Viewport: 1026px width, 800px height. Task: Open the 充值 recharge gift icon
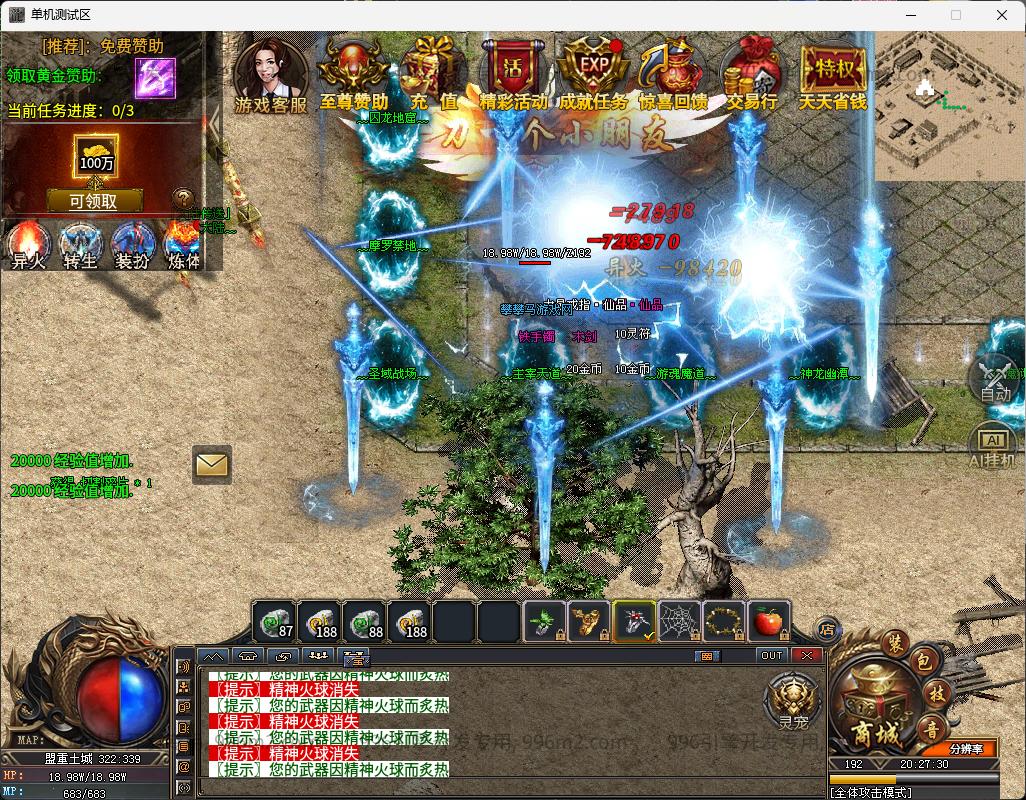(433, 70)
